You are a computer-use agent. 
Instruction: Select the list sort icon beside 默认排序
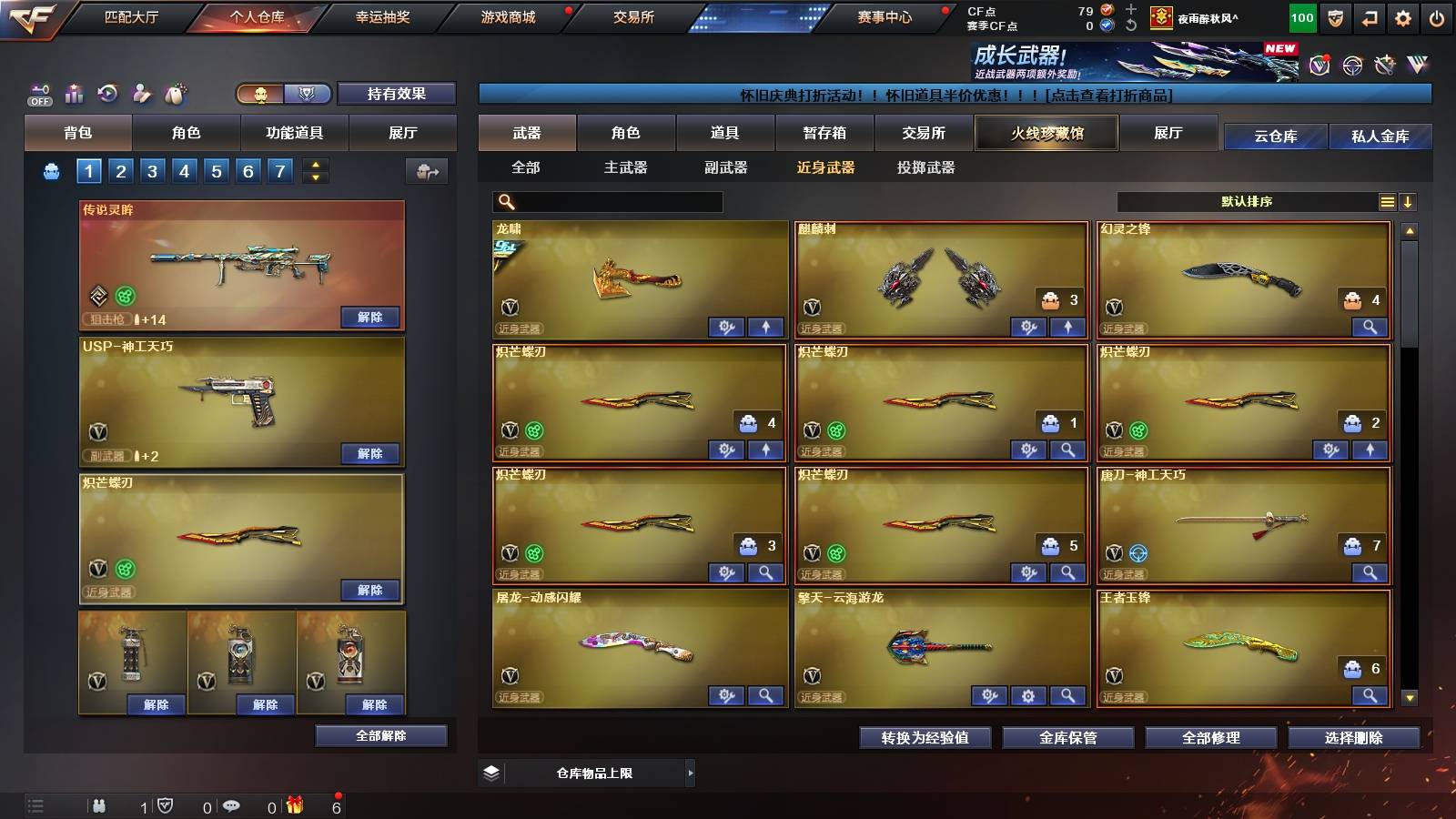click(x=1387, y=202)
